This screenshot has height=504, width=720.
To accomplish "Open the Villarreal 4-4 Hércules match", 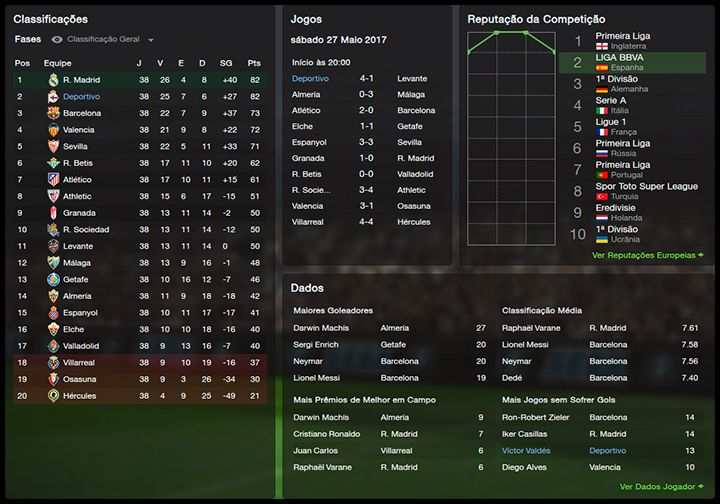I will (366, 222).
